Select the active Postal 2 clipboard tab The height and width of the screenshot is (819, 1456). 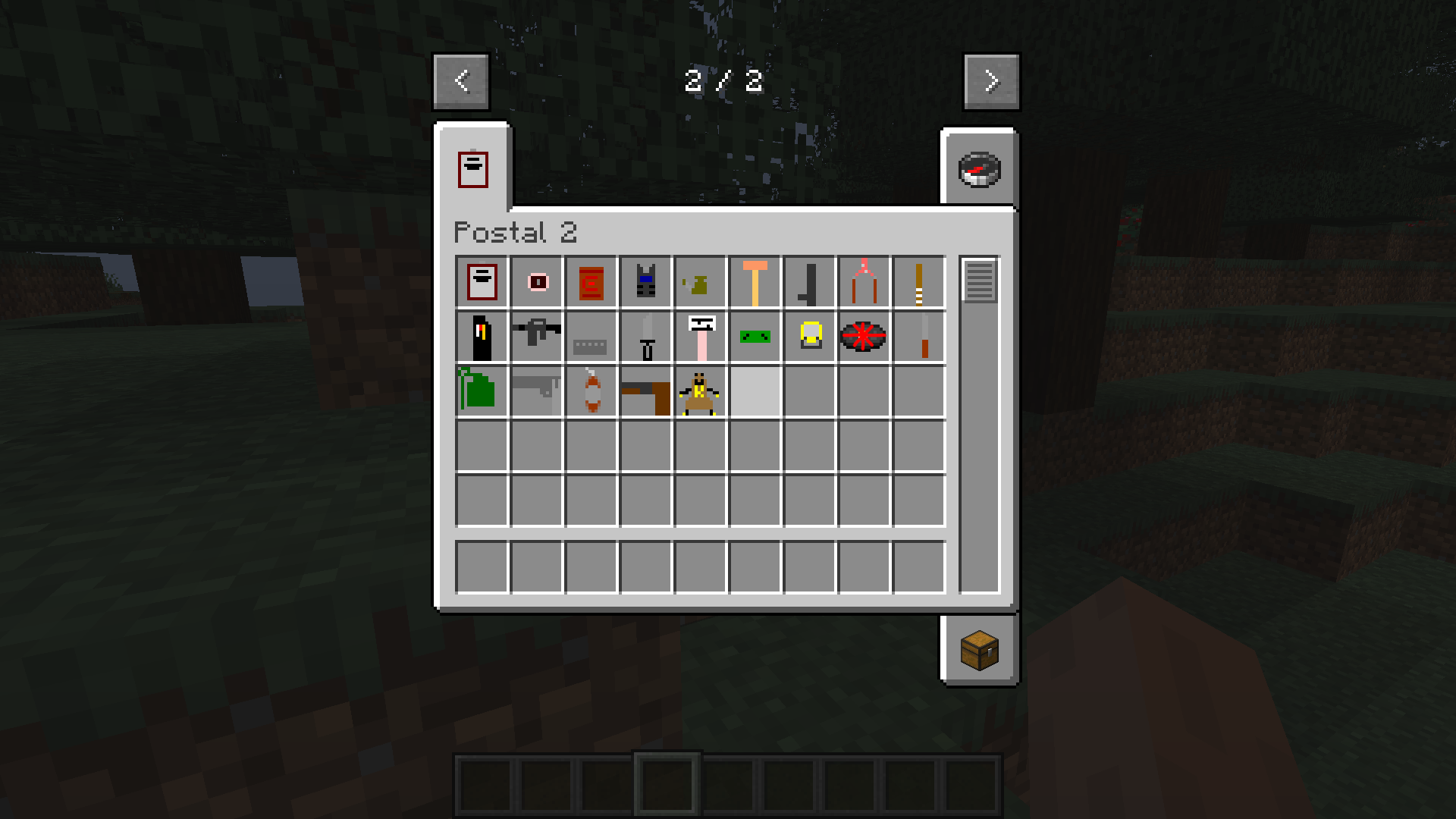coord(473,168)
